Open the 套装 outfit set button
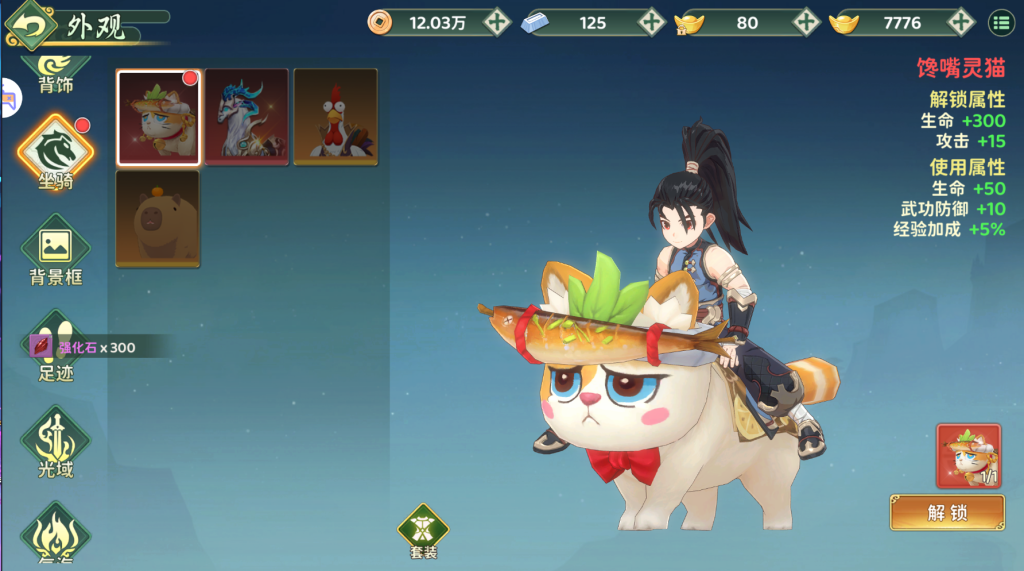This screenshot has height=571, width=1024. (x=423, y=531)
